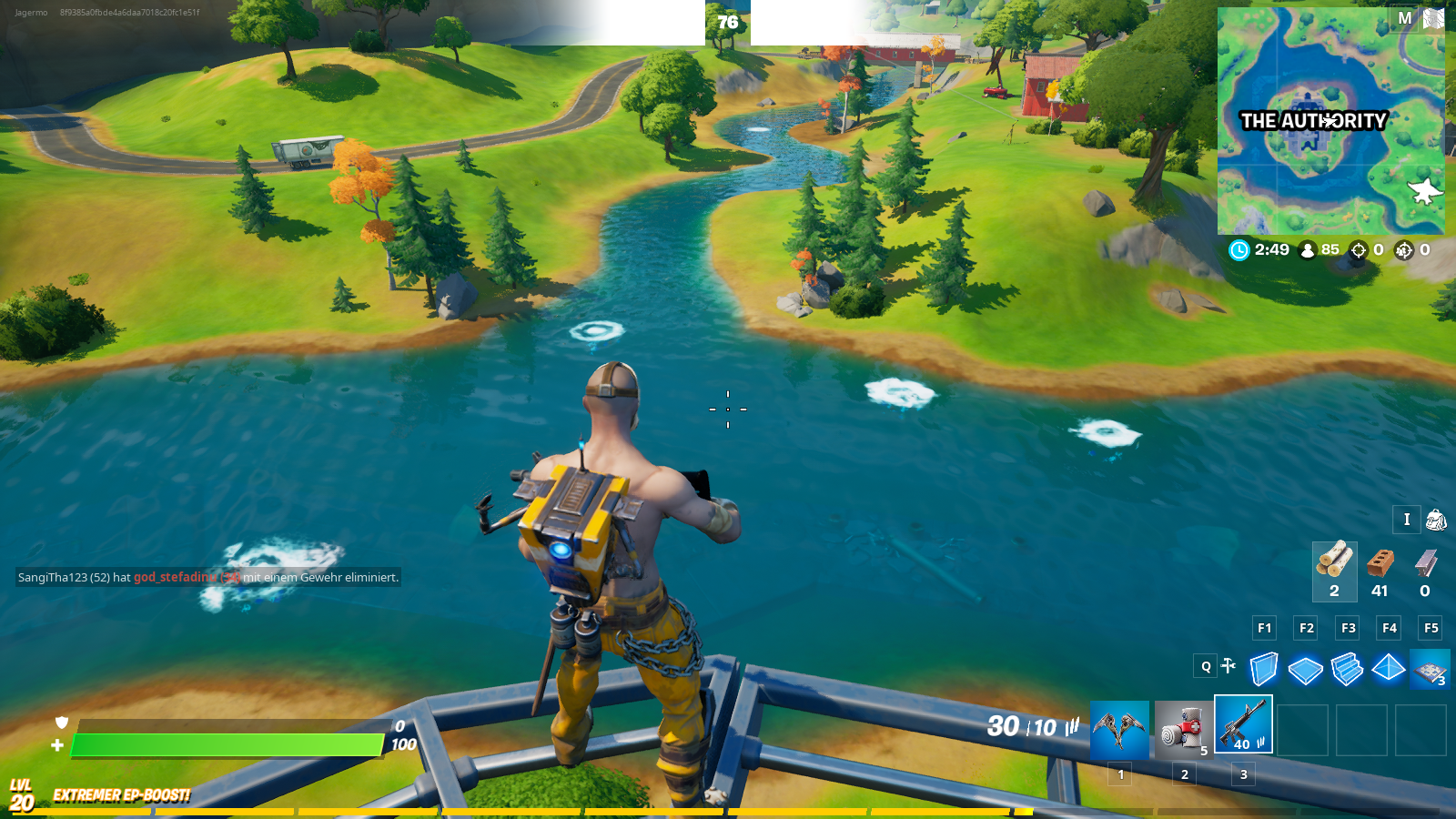This screenshot has height=819, width=1456.
Task: Open the backpack inventory
Action: click(1436, 520)
